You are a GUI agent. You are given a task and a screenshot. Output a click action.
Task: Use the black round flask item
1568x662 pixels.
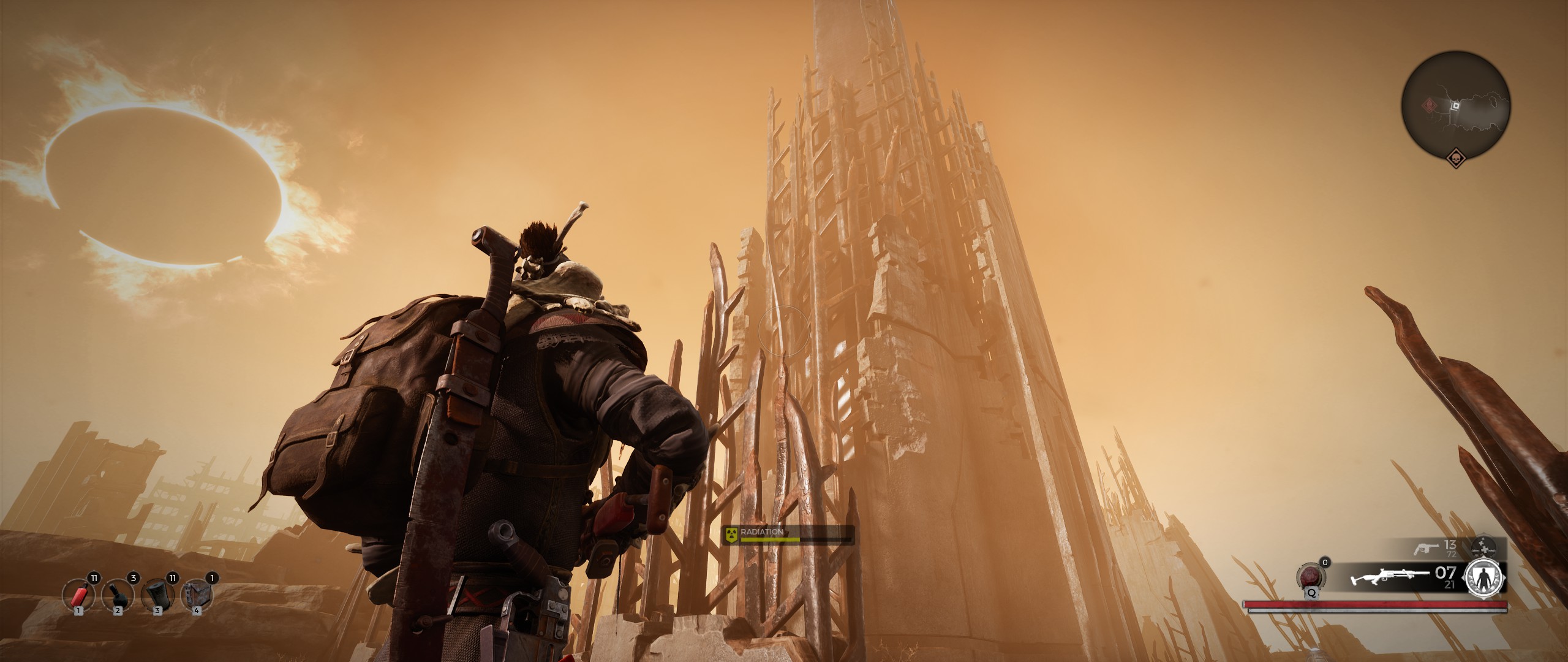pos(117,595)
